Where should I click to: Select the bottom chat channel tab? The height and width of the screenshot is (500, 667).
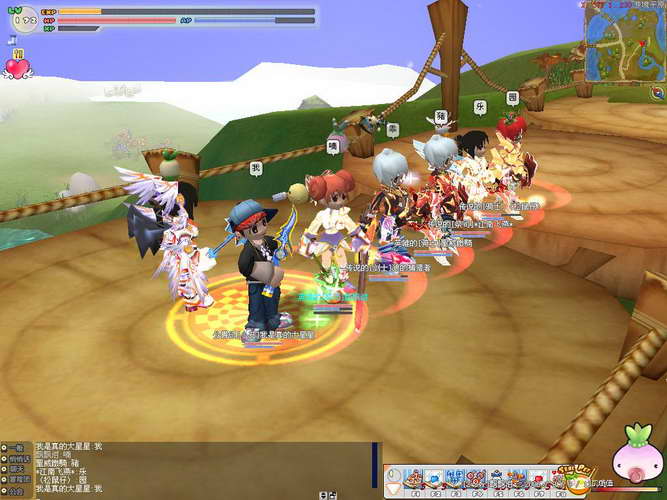pos(16,490)
